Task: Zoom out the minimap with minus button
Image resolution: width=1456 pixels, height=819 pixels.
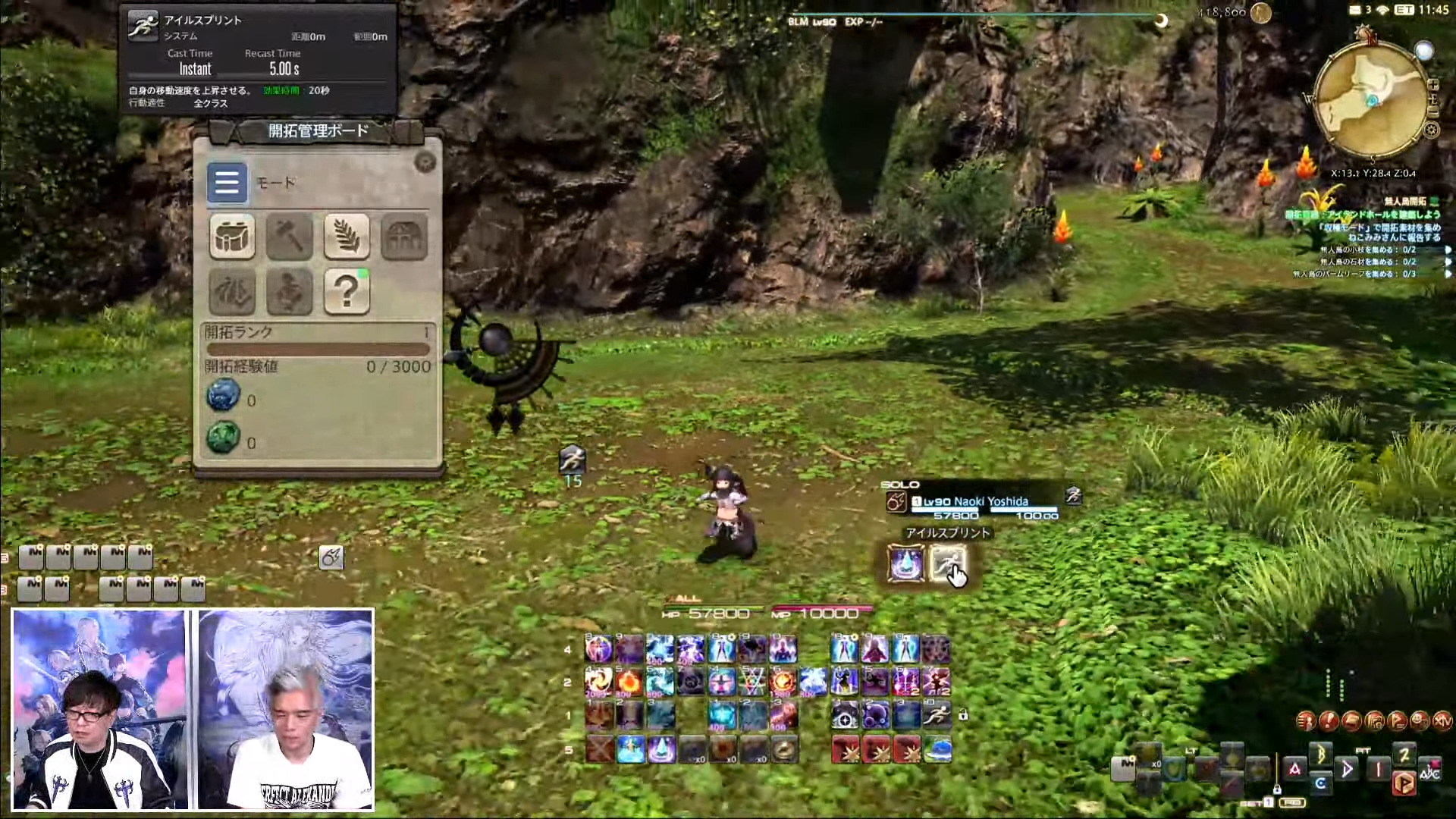Action: coord(1433,112)
